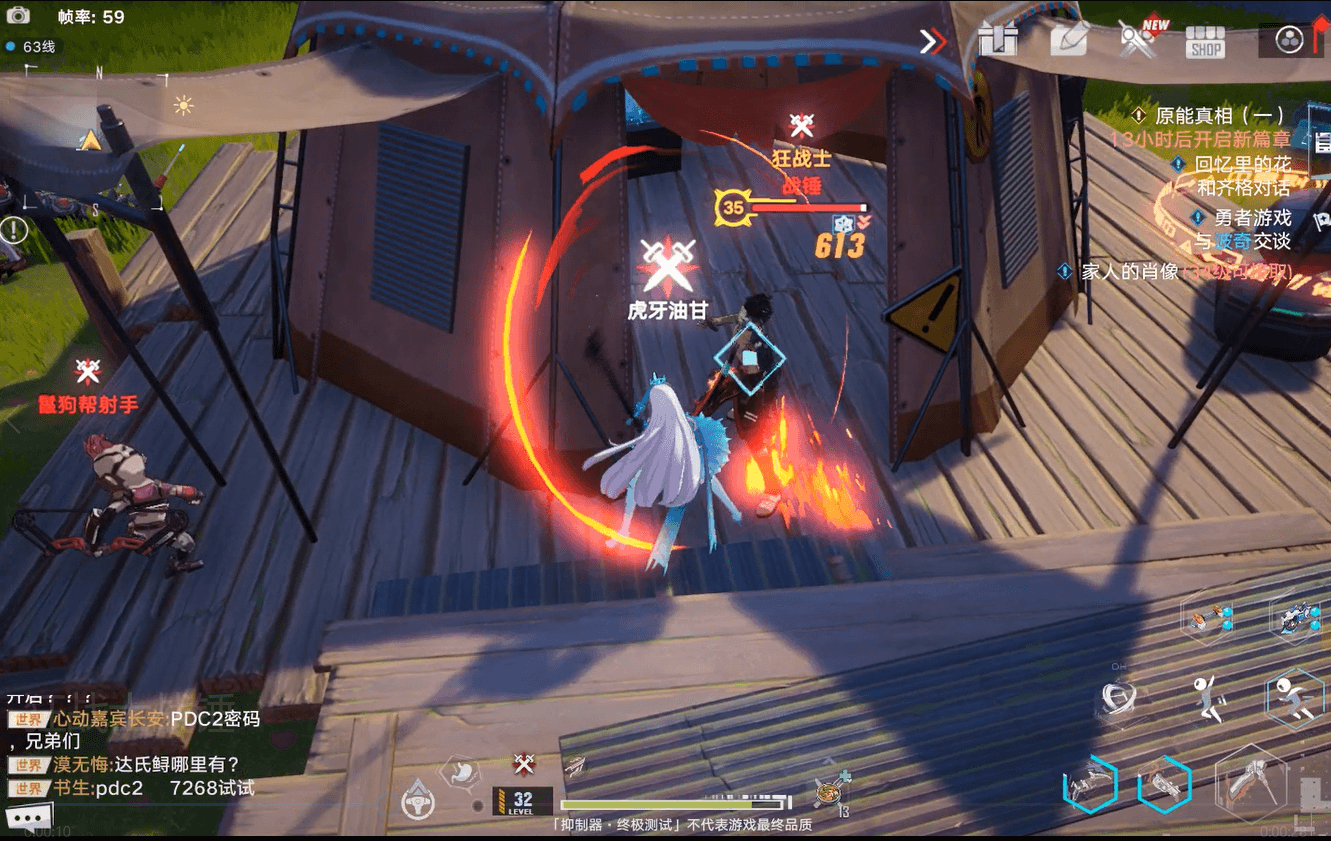Activate the dodge dash button
The image size is (1331, 841).
tap(1293, 697)
